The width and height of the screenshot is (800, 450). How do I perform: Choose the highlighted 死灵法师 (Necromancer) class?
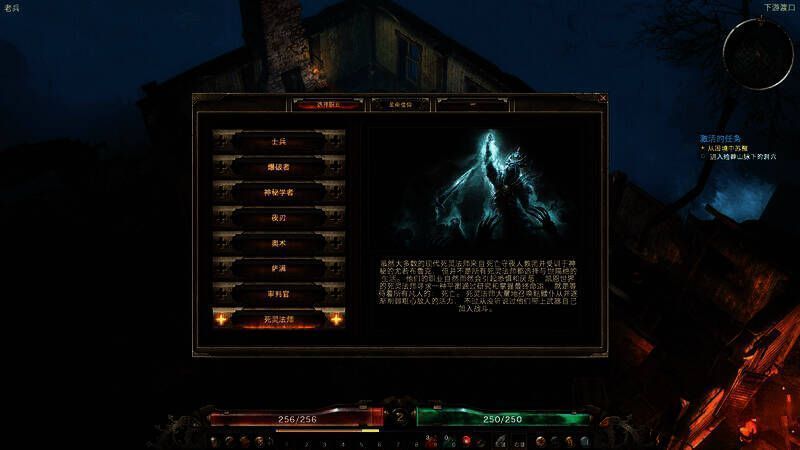point(278,319)
